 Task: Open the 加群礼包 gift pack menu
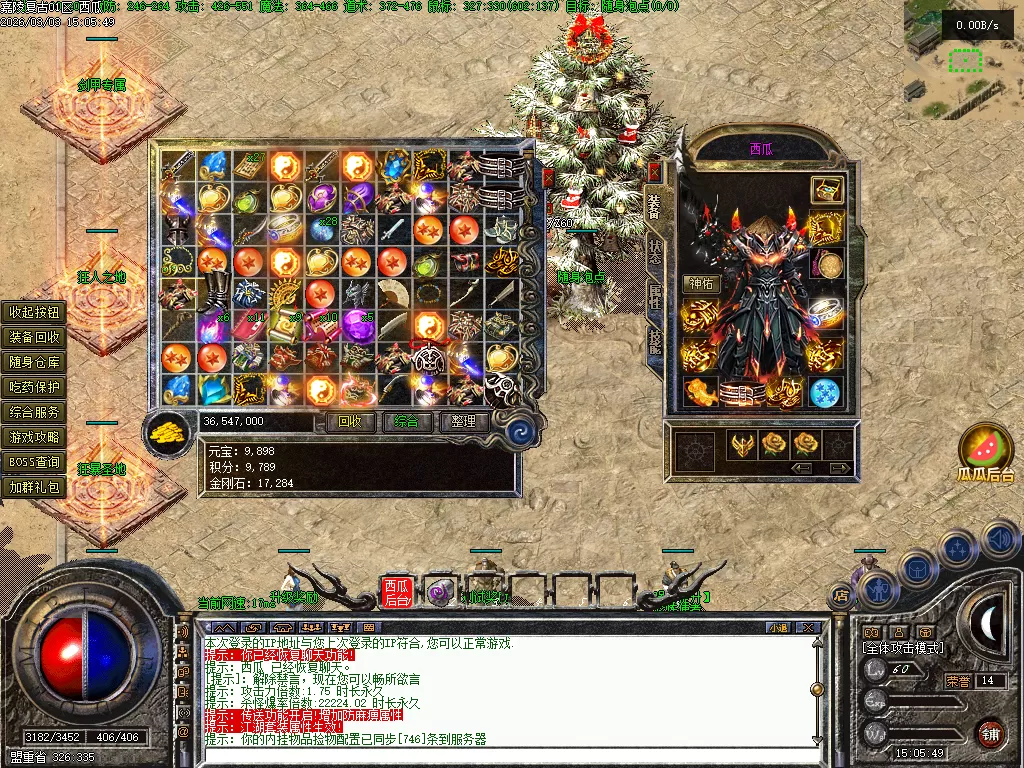click(35, 488)
